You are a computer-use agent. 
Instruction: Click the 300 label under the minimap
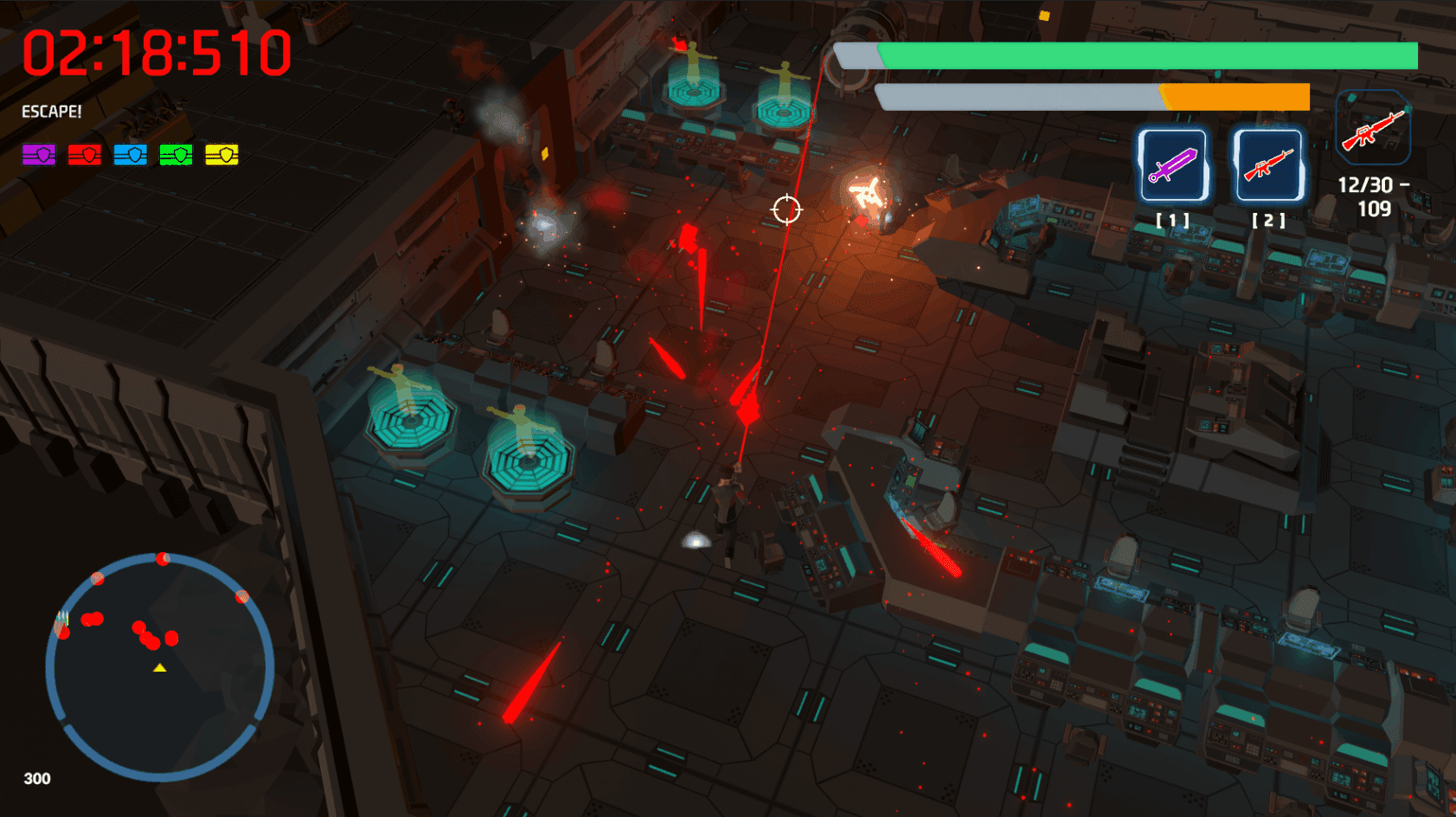coord(36,778)
